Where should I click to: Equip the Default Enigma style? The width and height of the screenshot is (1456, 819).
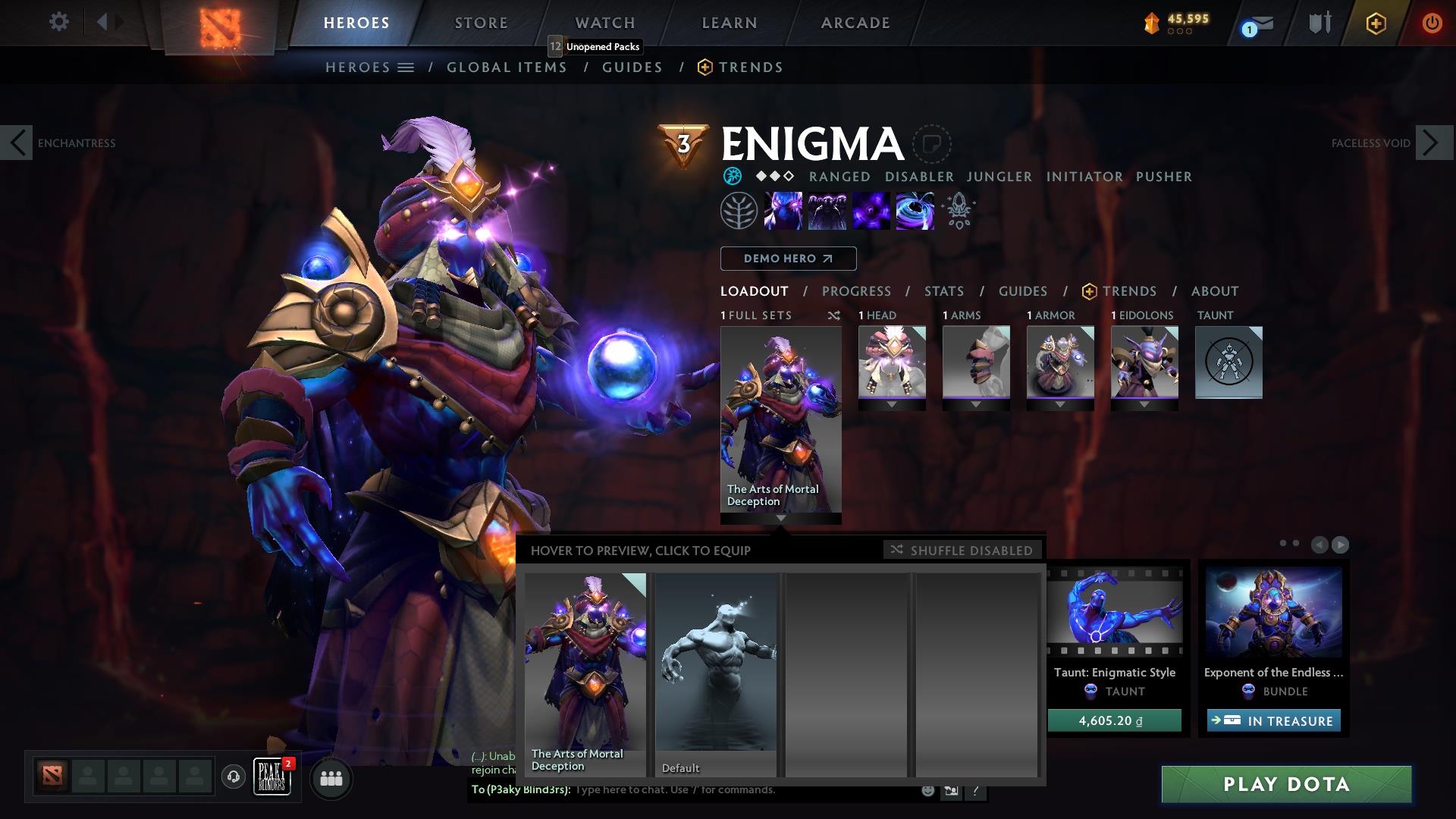pos(716,675)
